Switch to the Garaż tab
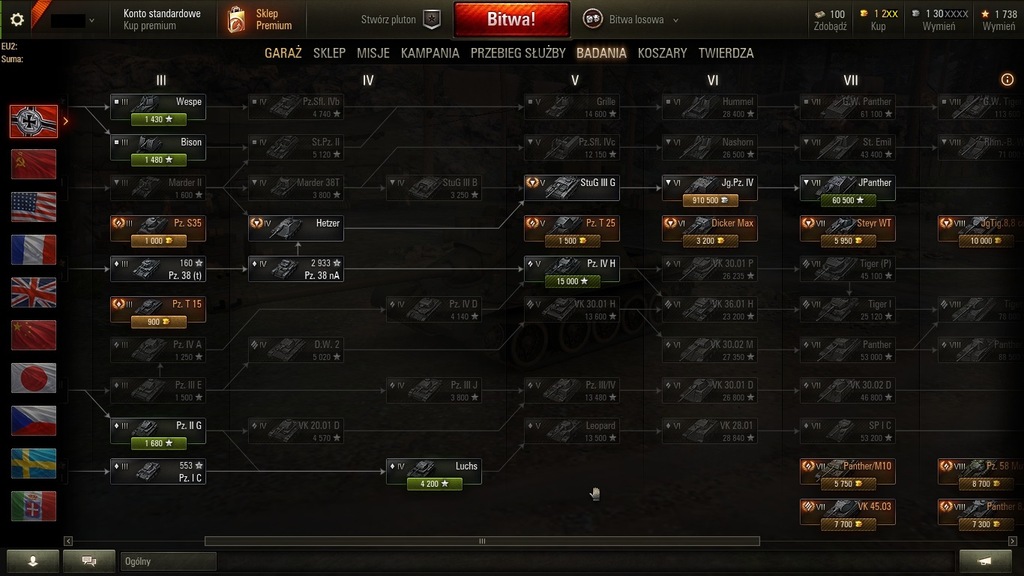 pyautogui.click(x=283, y=53)
